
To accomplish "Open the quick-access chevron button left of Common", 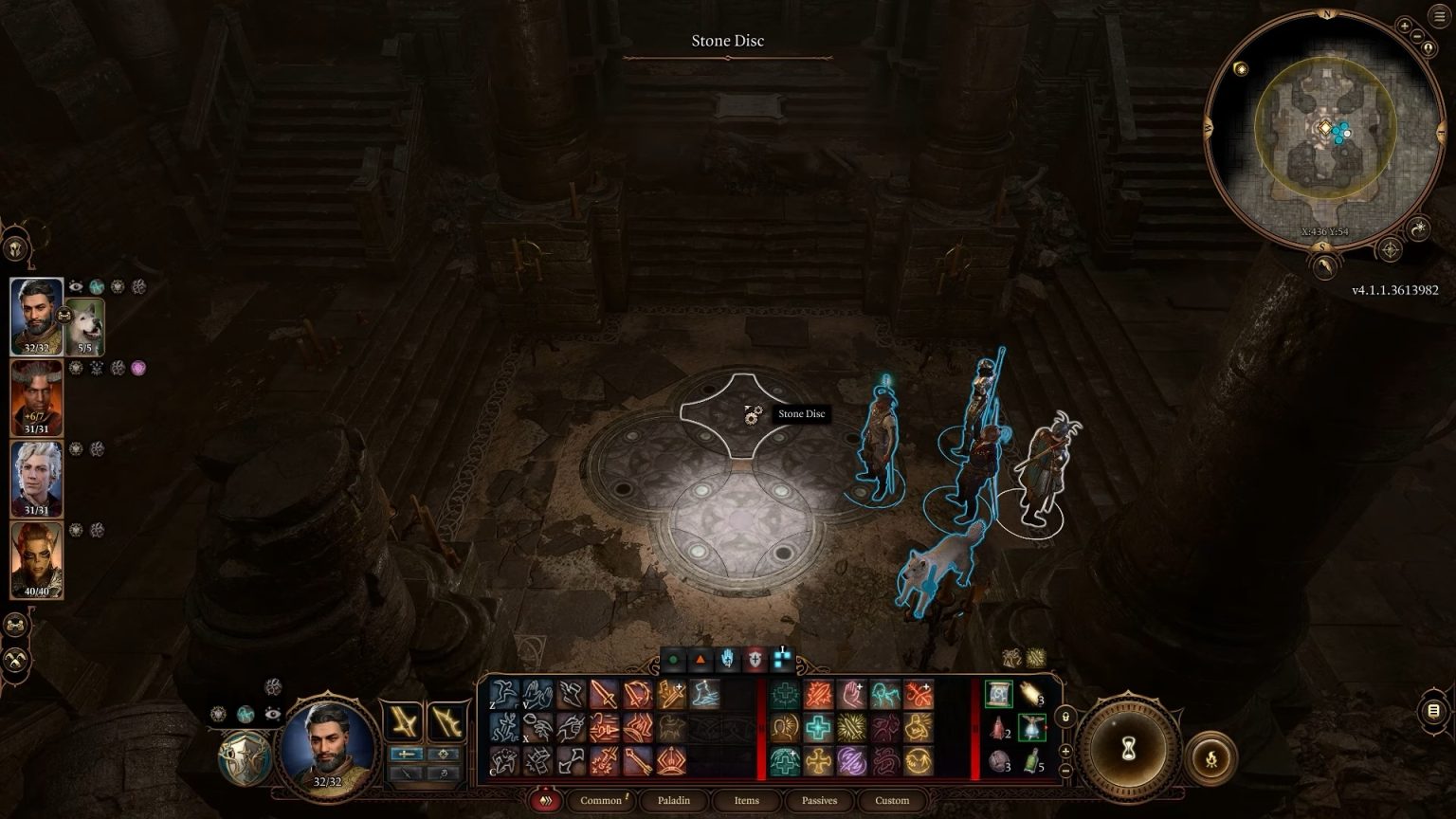I will click(x=546, y=799).
